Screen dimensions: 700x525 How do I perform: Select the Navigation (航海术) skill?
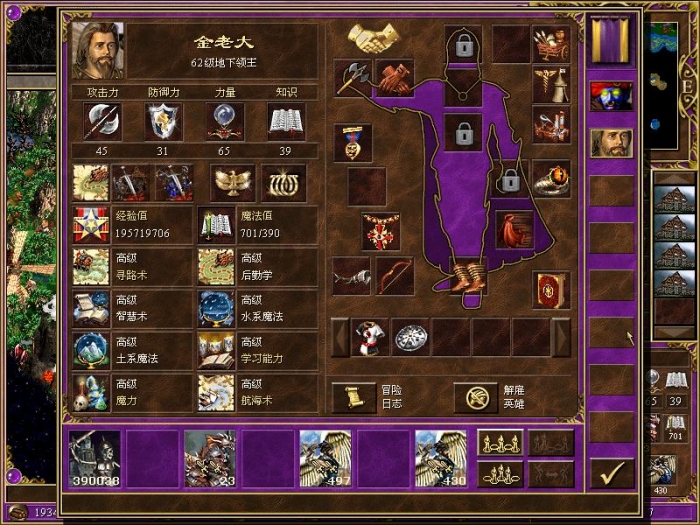(256, 393)
